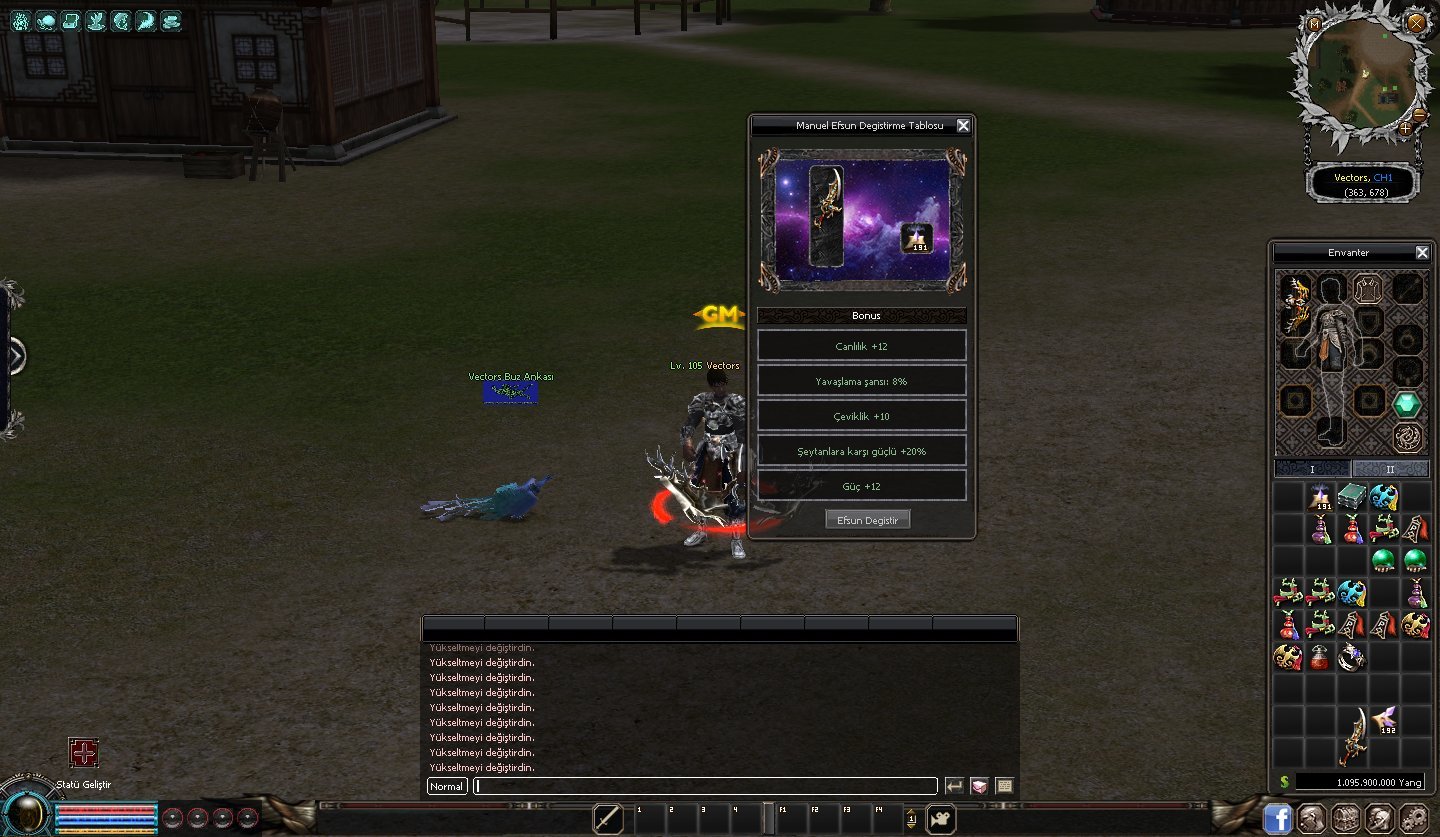Close the minimap with the X button
Screen dimensions: 1440x837
click(1416, 22)
